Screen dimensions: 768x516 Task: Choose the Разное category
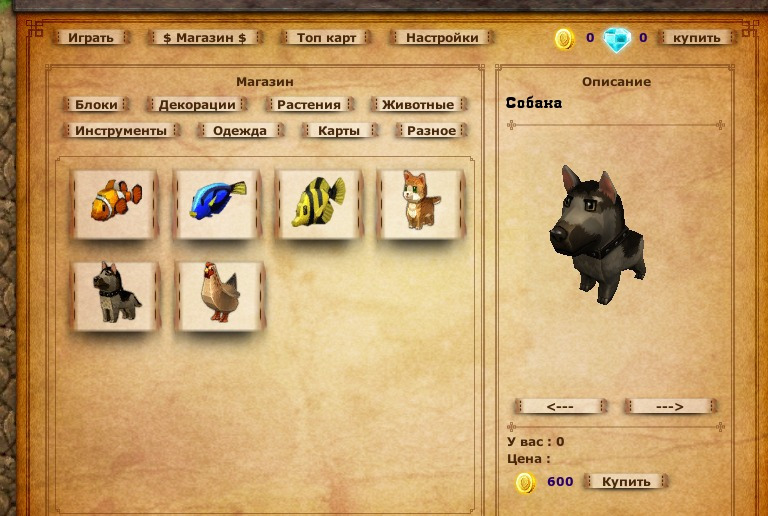[x=432, y=130]
